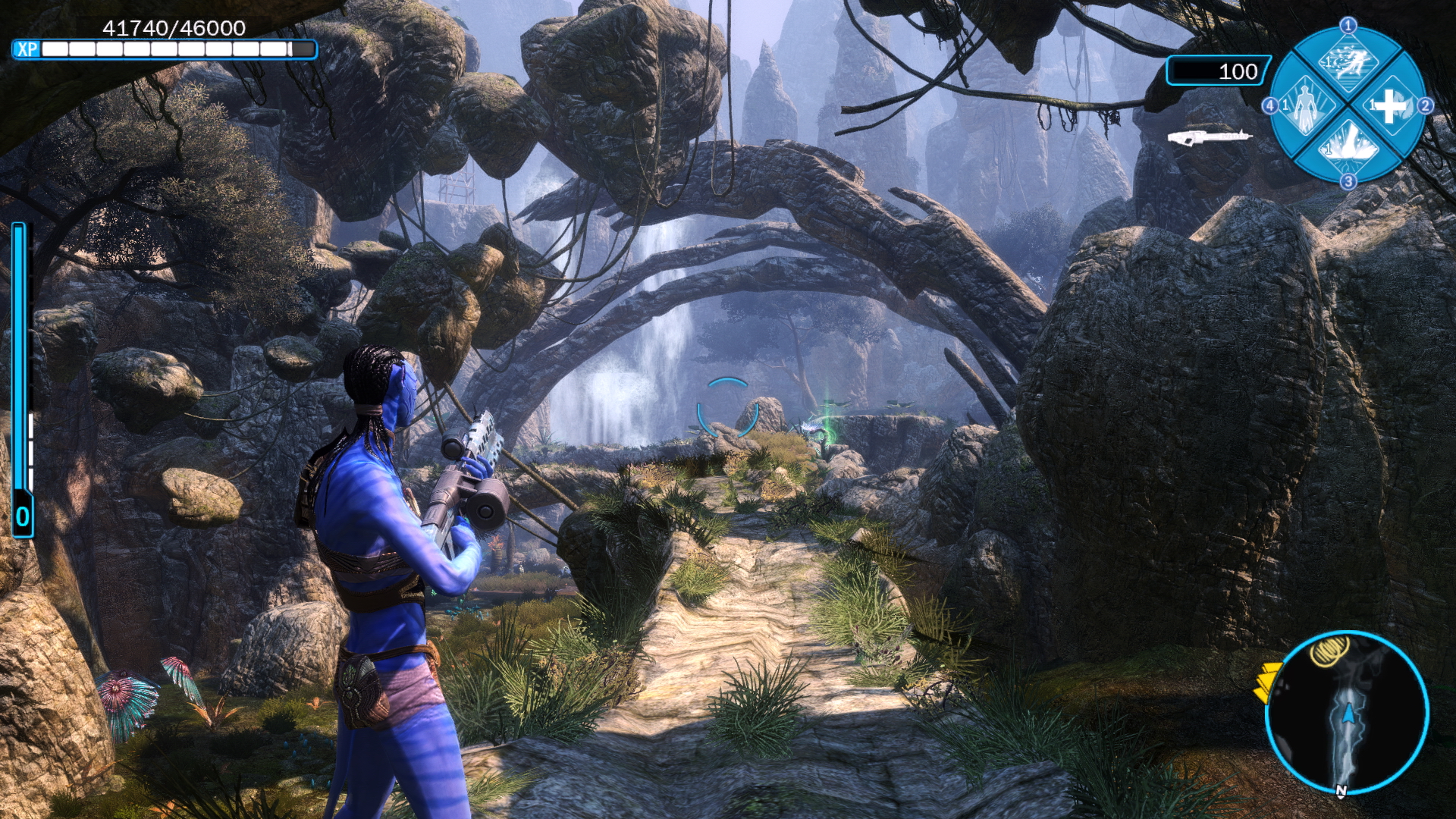Click the N compass marker on minimap
Screen dimensions: 1456x819
1341,792
